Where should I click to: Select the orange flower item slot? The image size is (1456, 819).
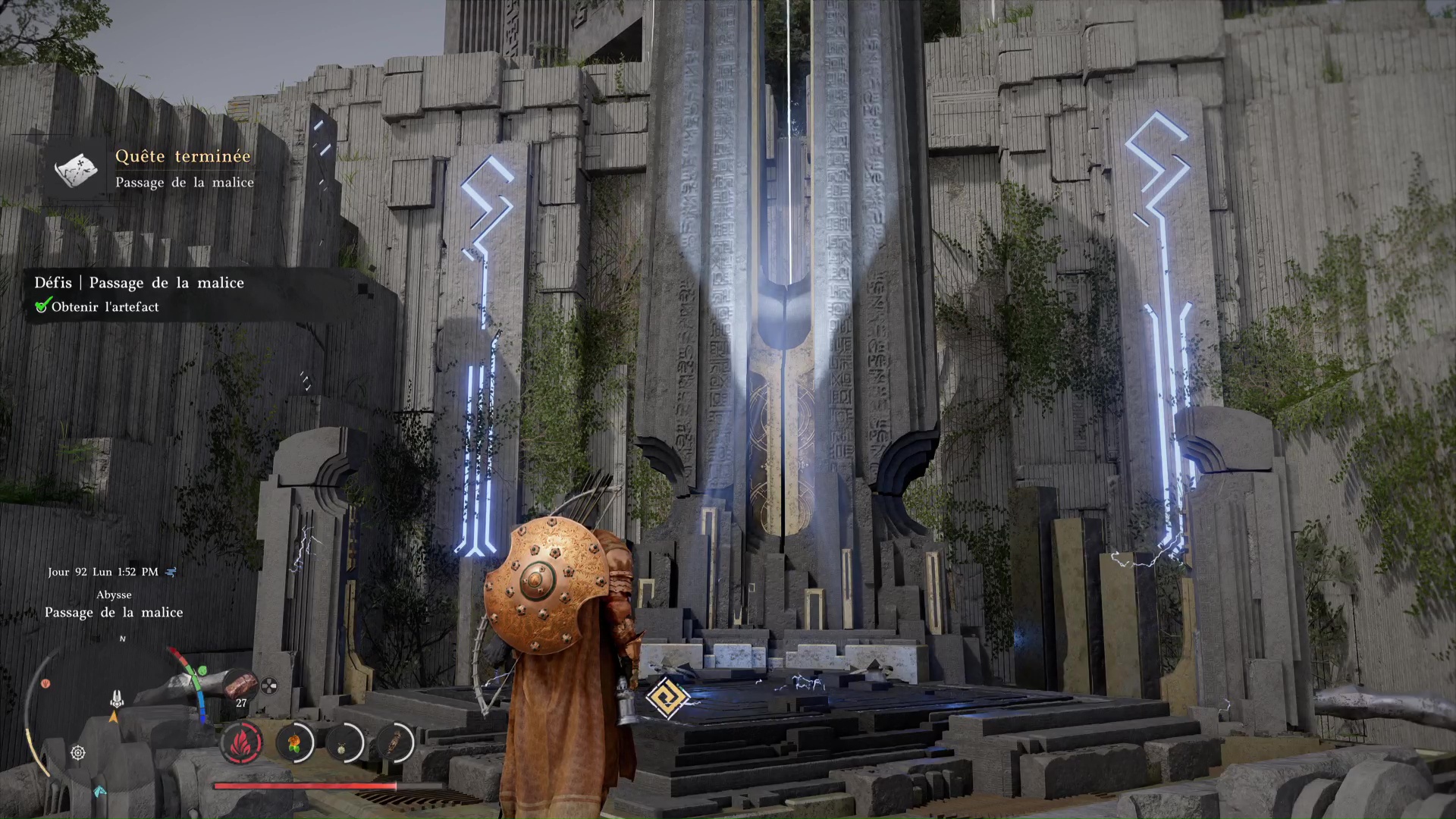pos(294,742)
